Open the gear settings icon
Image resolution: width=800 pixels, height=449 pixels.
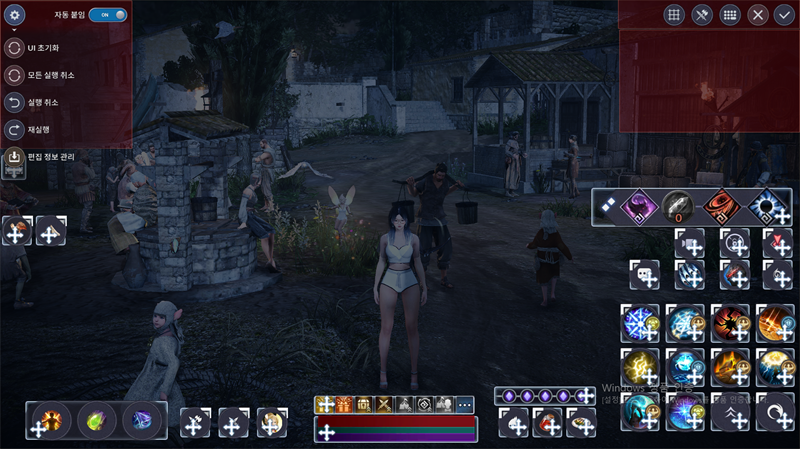(x=15, y=15)
